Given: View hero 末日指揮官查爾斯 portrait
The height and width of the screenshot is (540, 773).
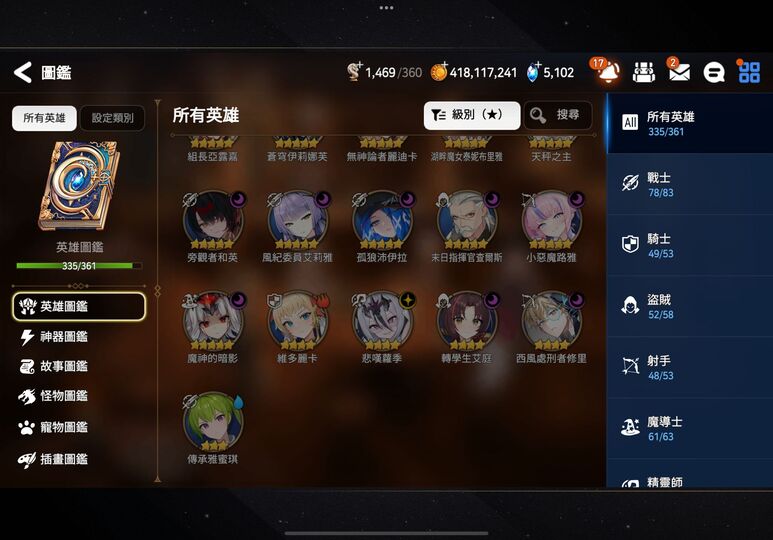Looking at the screenshot, I should click(467, 218).
